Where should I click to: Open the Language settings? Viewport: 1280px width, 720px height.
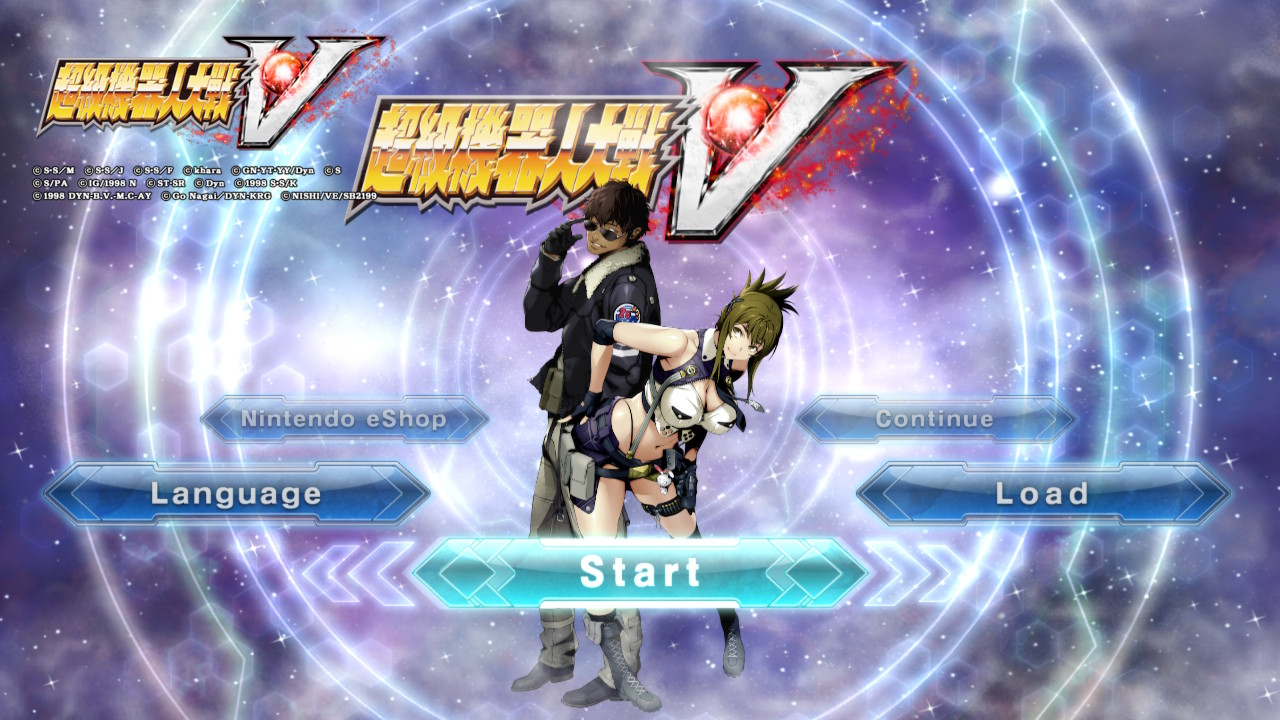(x=236, y=494)
